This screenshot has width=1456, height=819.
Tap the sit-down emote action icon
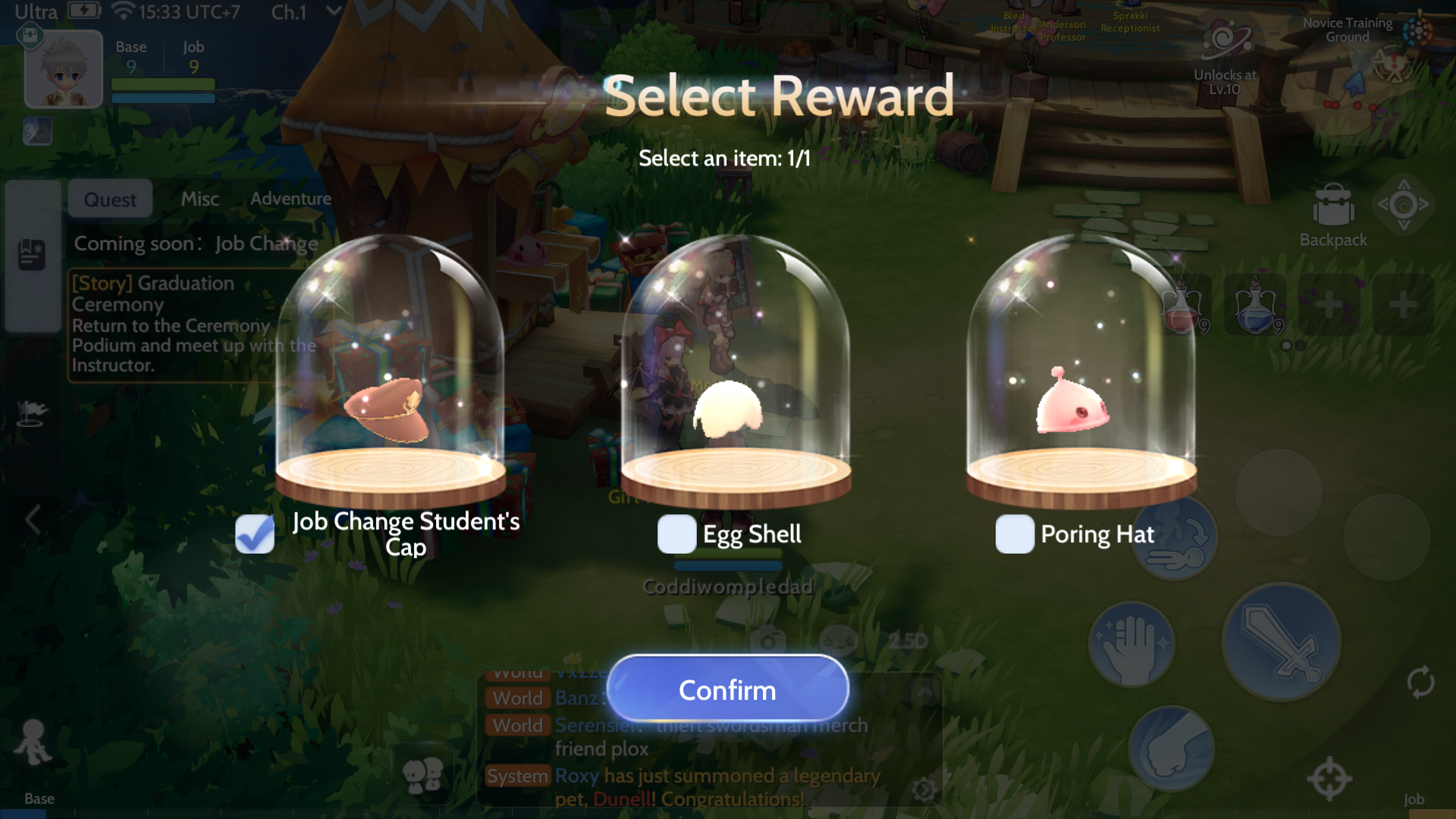(x=1175, y=538)
